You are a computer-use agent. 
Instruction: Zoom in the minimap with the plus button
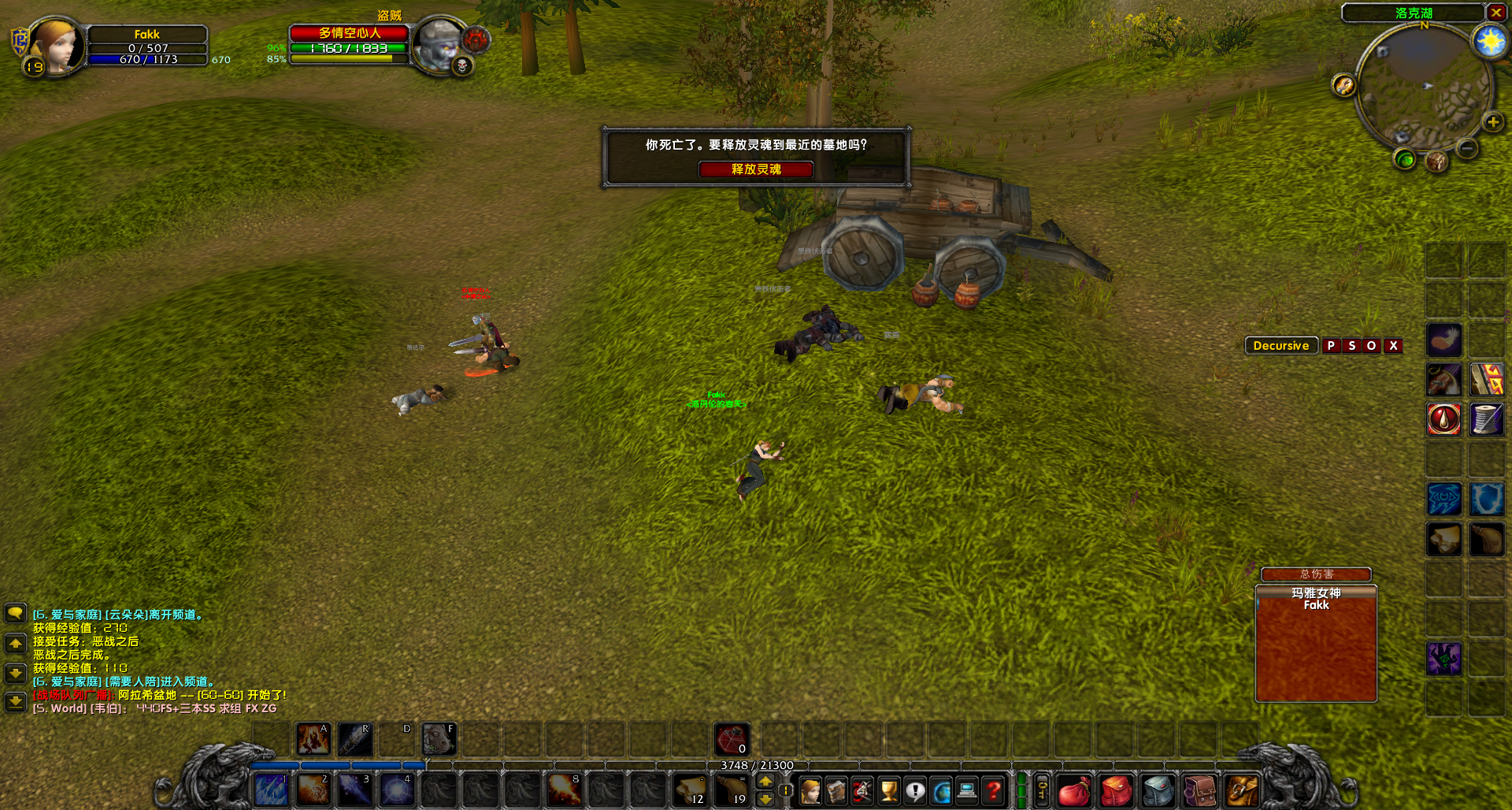coord(1492,122)
